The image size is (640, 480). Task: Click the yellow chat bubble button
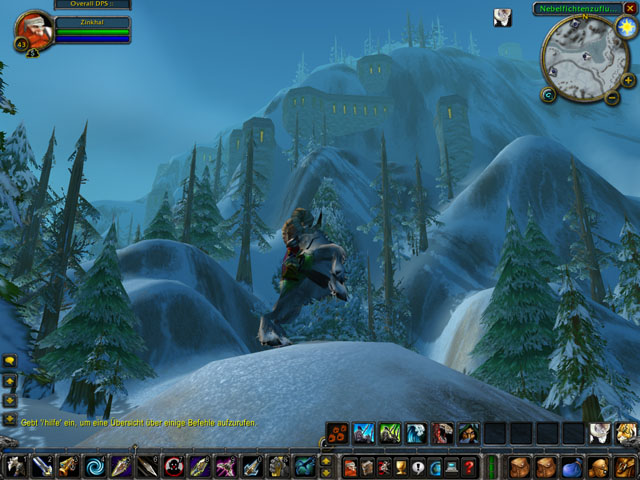[10, 361]
